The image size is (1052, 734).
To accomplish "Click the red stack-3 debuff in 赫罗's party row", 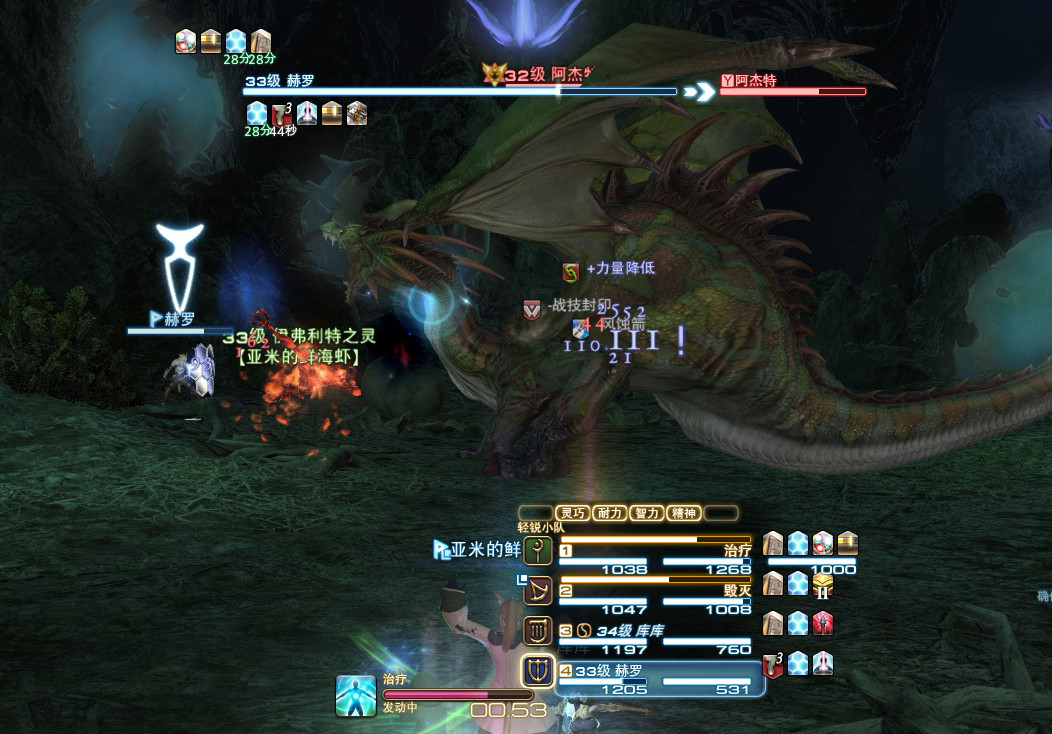I will [x=773, y=663].
